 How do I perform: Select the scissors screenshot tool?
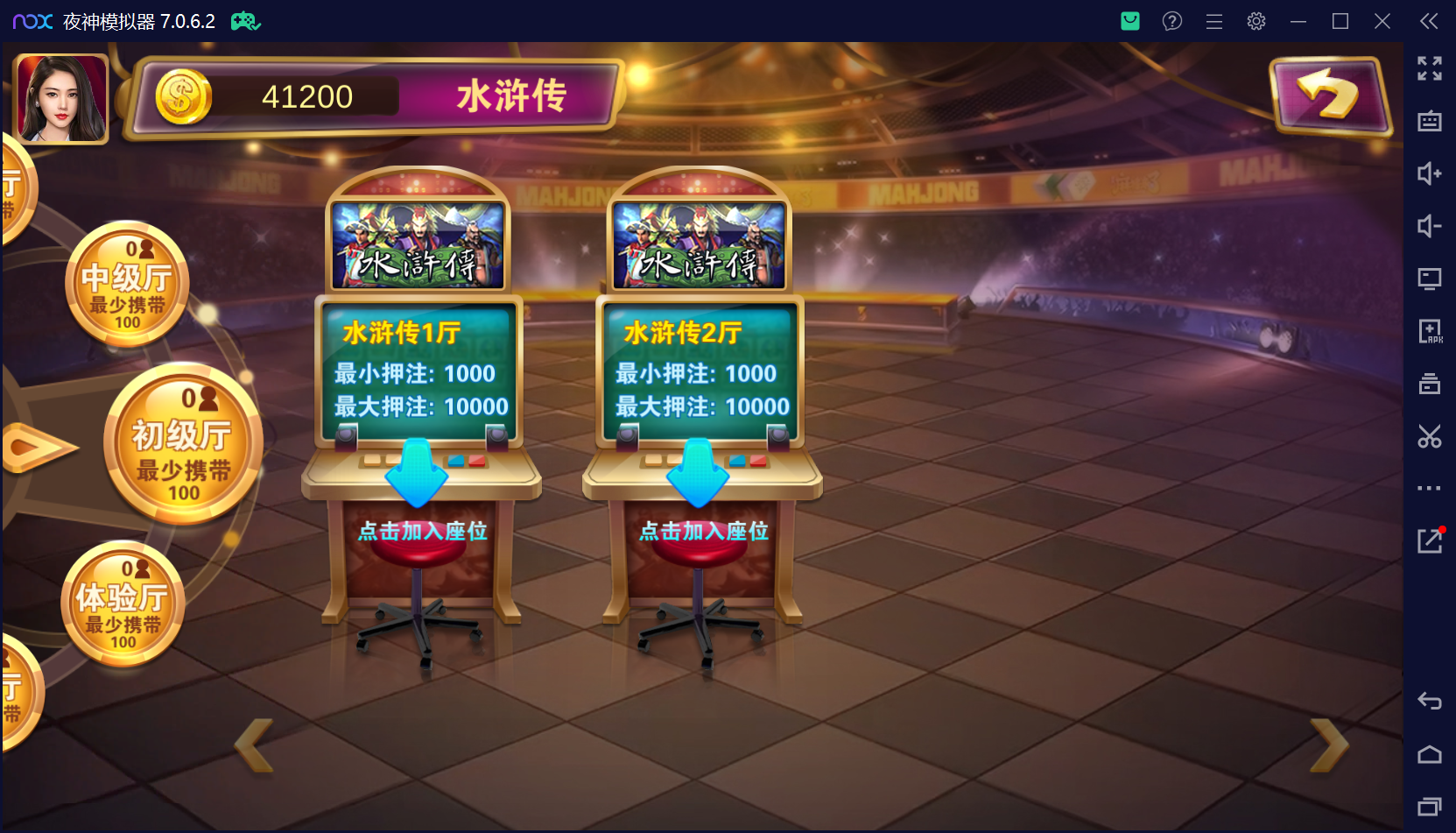(1430, 436)
